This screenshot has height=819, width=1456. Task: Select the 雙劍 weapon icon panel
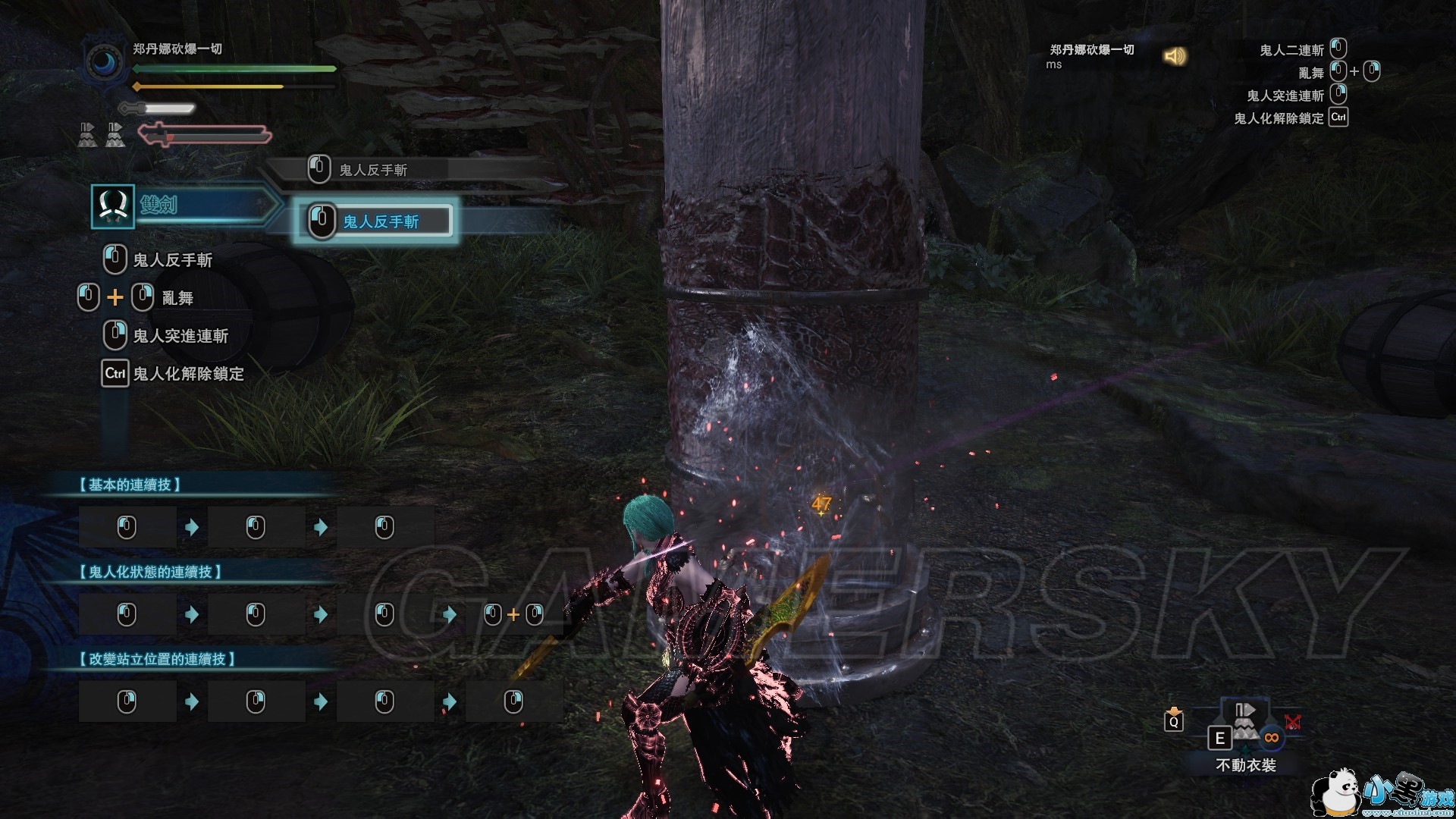click(113, 206)
